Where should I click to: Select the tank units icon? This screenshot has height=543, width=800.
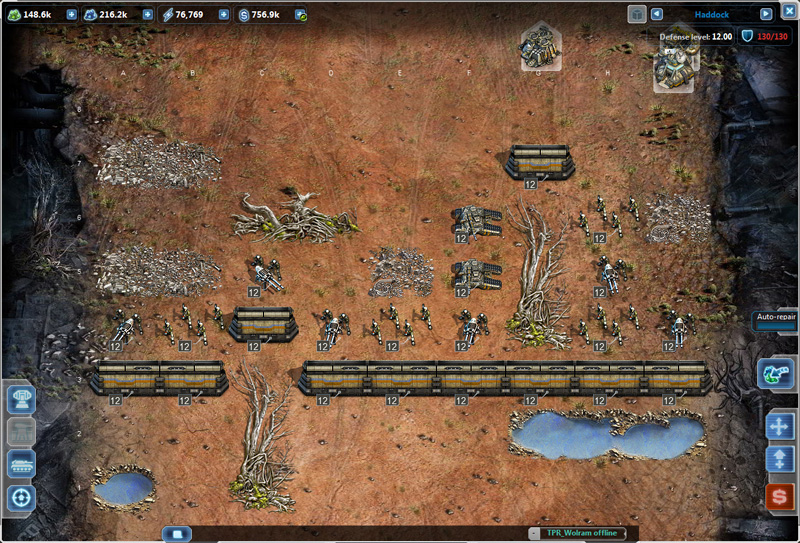point(22,464)
